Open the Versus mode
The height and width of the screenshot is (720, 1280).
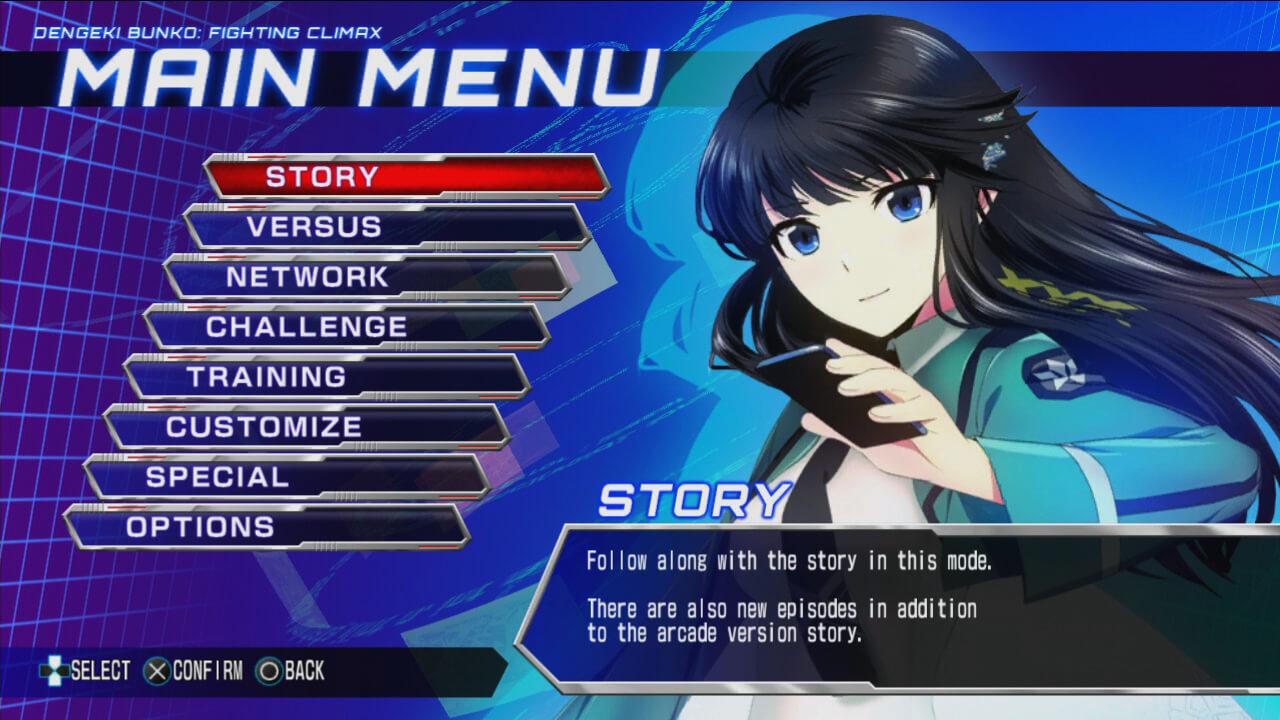point(386,227)
